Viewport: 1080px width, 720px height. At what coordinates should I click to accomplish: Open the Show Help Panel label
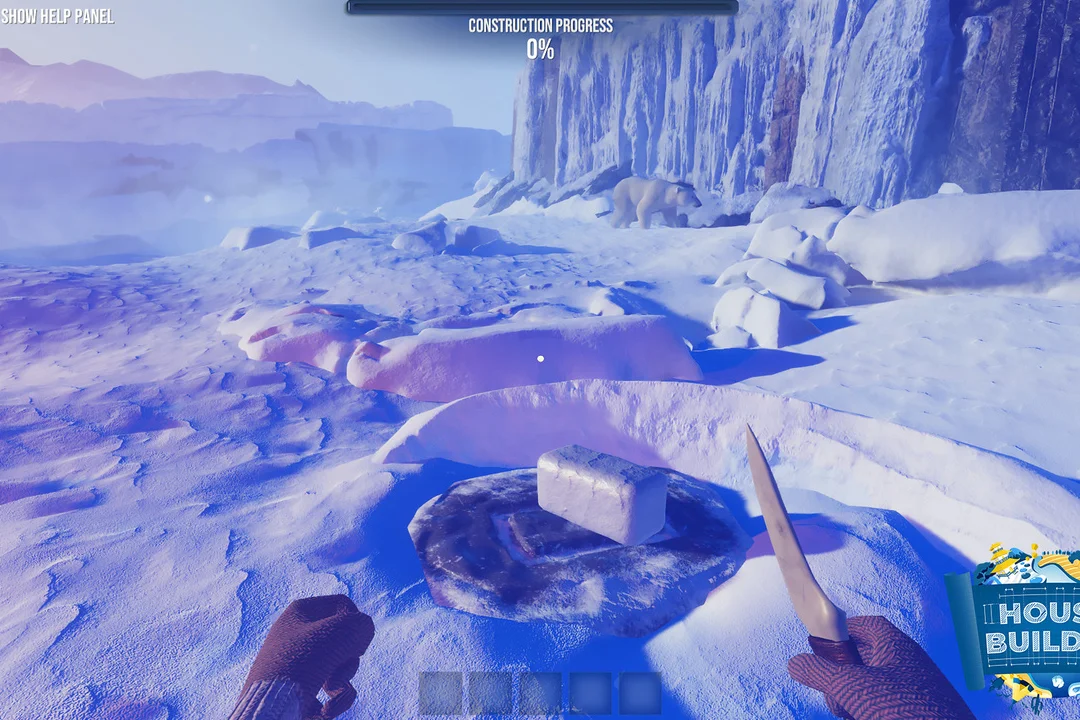coord(57,16)
